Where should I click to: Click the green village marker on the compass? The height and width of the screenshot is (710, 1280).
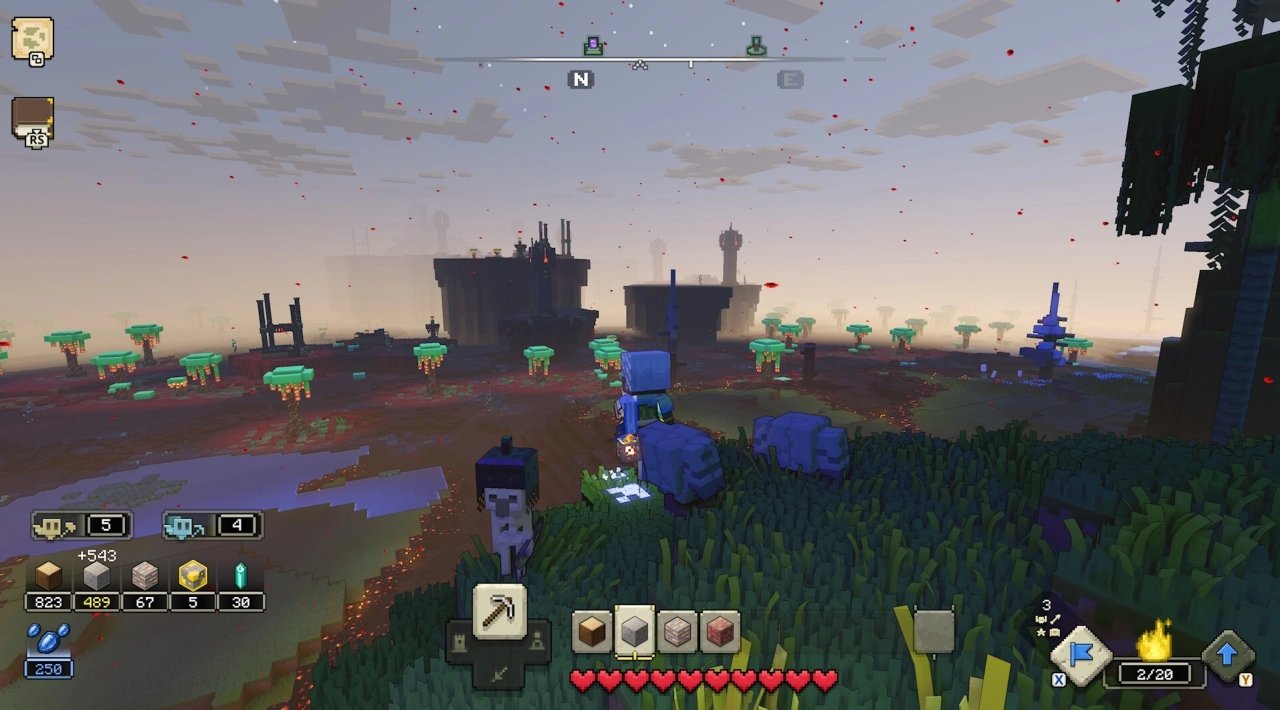click(757, 46)
